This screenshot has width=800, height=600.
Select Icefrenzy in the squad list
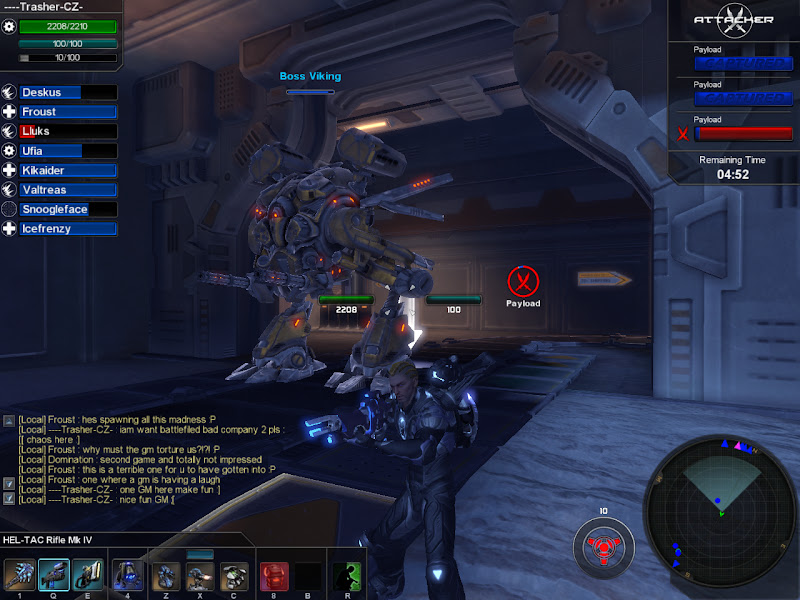pyautogui.click(x=60, y=229)
